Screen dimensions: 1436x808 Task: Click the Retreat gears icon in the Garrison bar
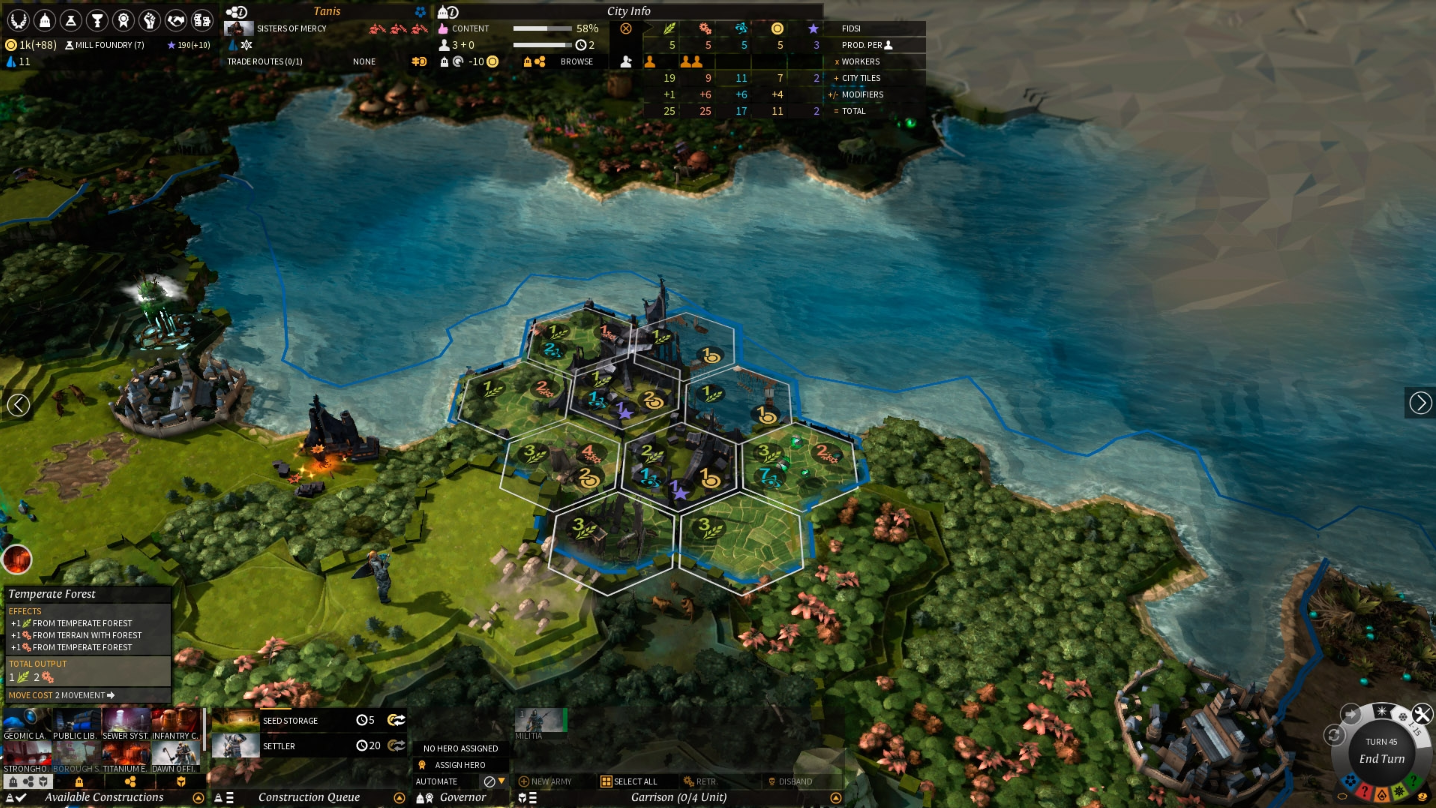pos(687,781)
